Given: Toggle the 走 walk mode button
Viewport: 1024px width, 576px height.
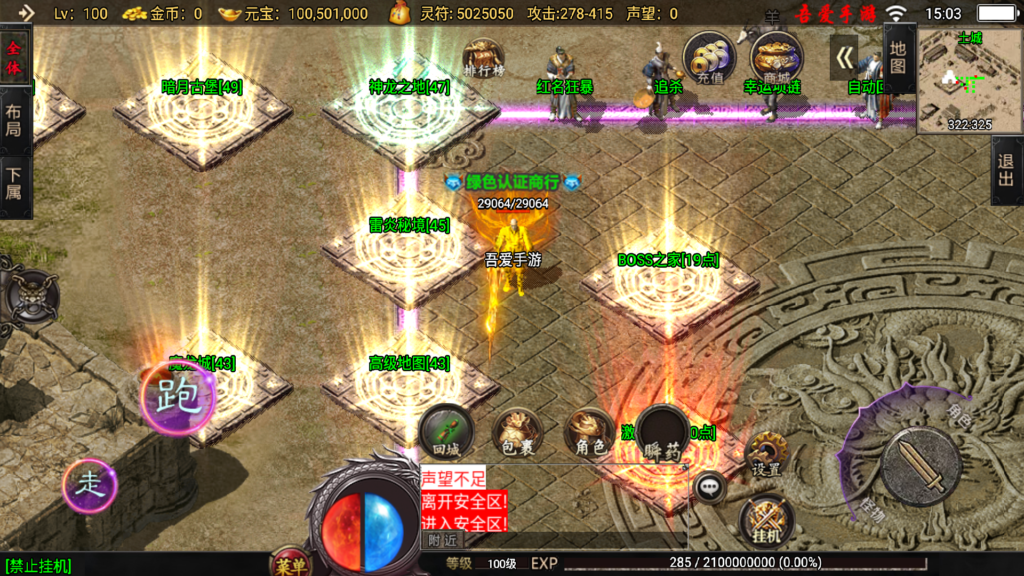Looking at the screenshot, I should [90, 486].
